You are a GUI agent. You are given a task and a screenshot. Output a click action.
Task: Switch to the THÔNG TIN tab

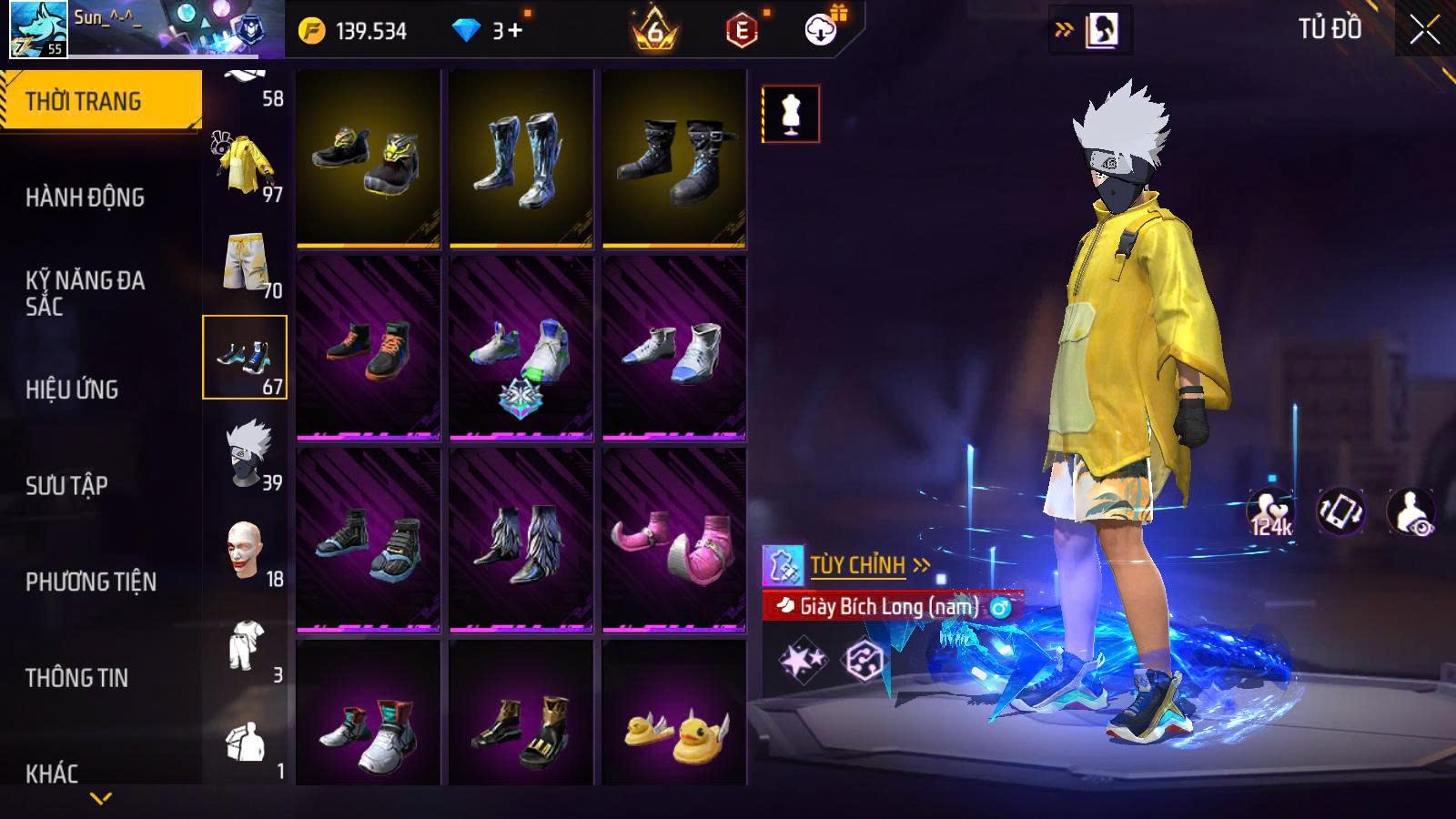[76, 678]
